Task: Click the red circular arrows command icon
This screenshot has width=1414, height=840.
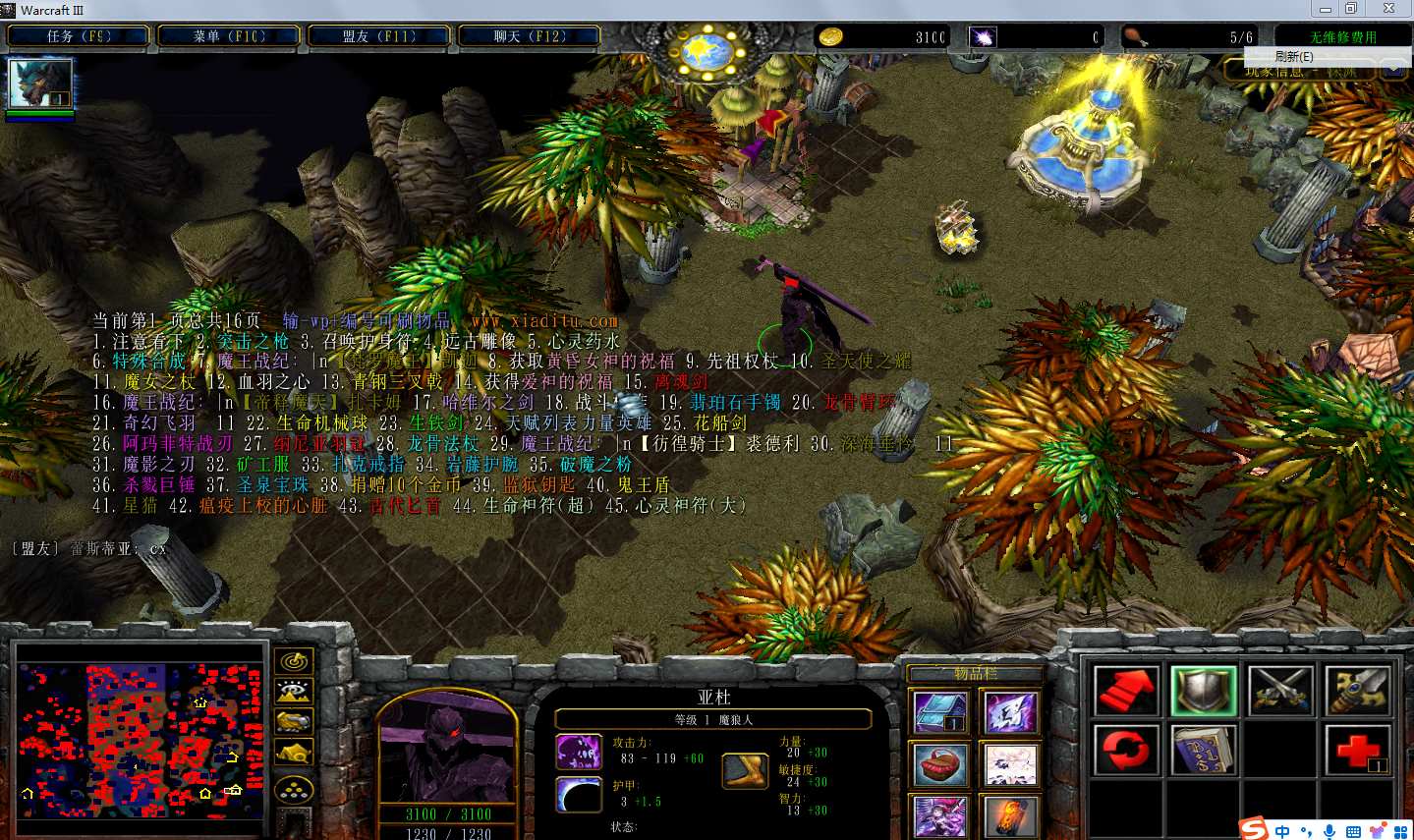Action: click(1126, 751)
